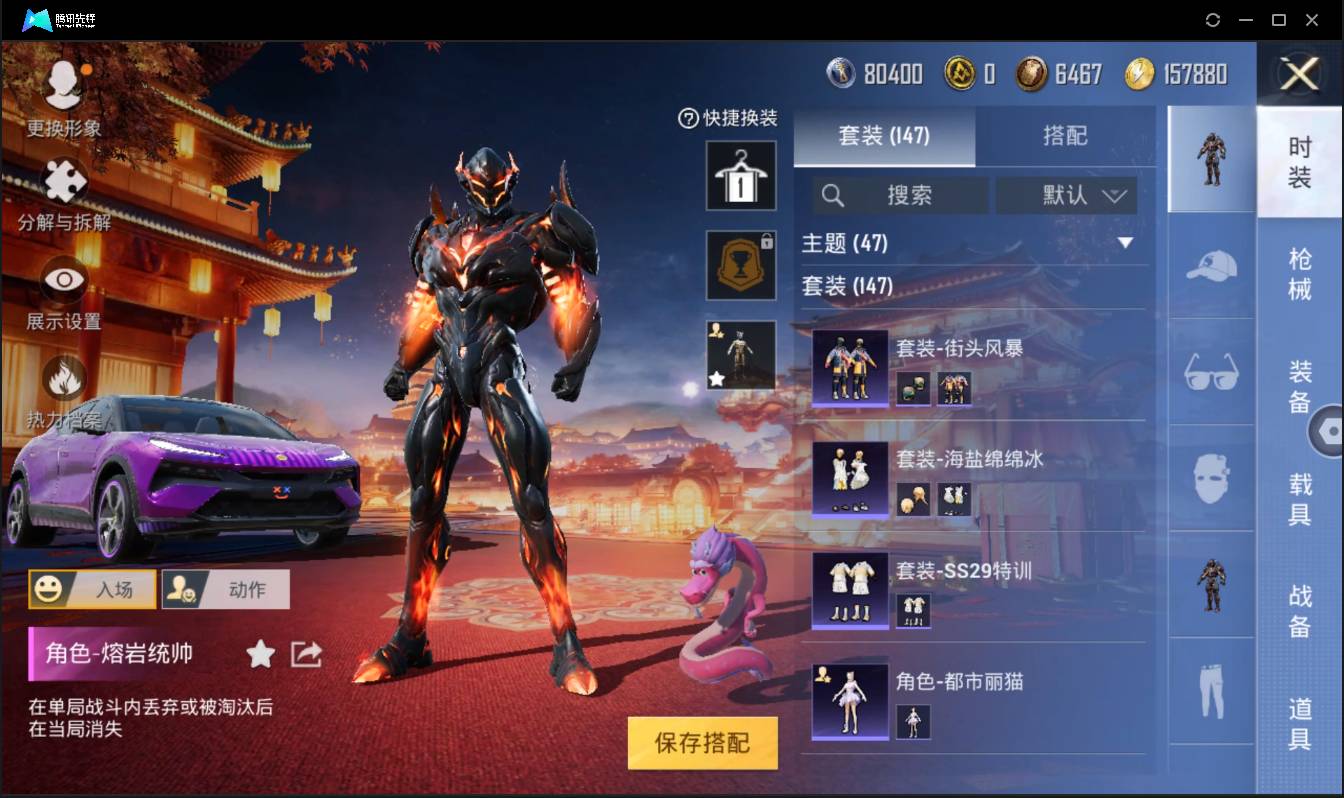The width and height of the screenshot is (1344, 798).
Task: Select the 套装-街头风暴 outfit thumbnail
Action: [x=849, y=370]
